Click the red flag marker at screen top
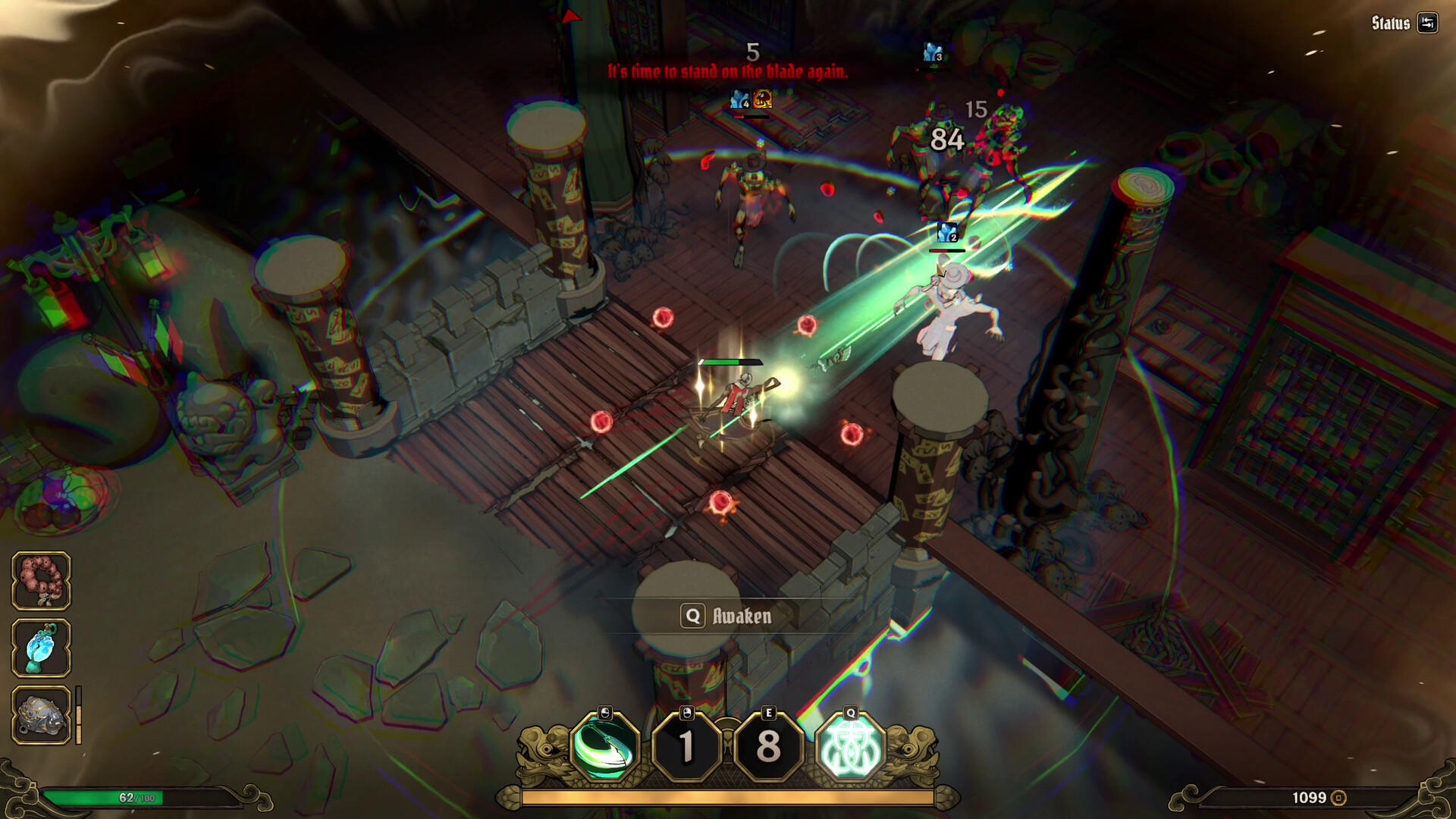The width and height of the screenshot is (1456, 819). click(571, 15)
